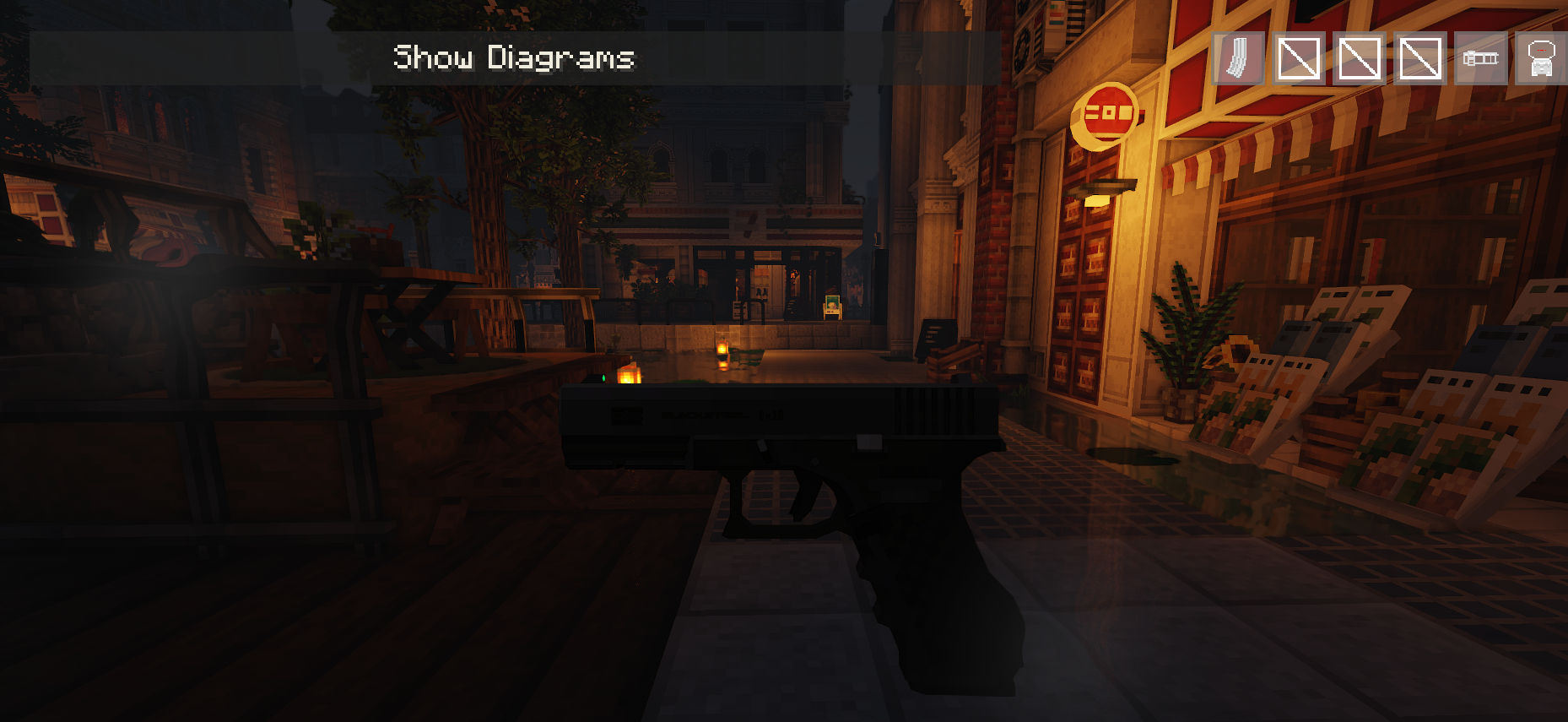
Task: Pick the rightmost armor stand icon
Action: point(1540,57)
